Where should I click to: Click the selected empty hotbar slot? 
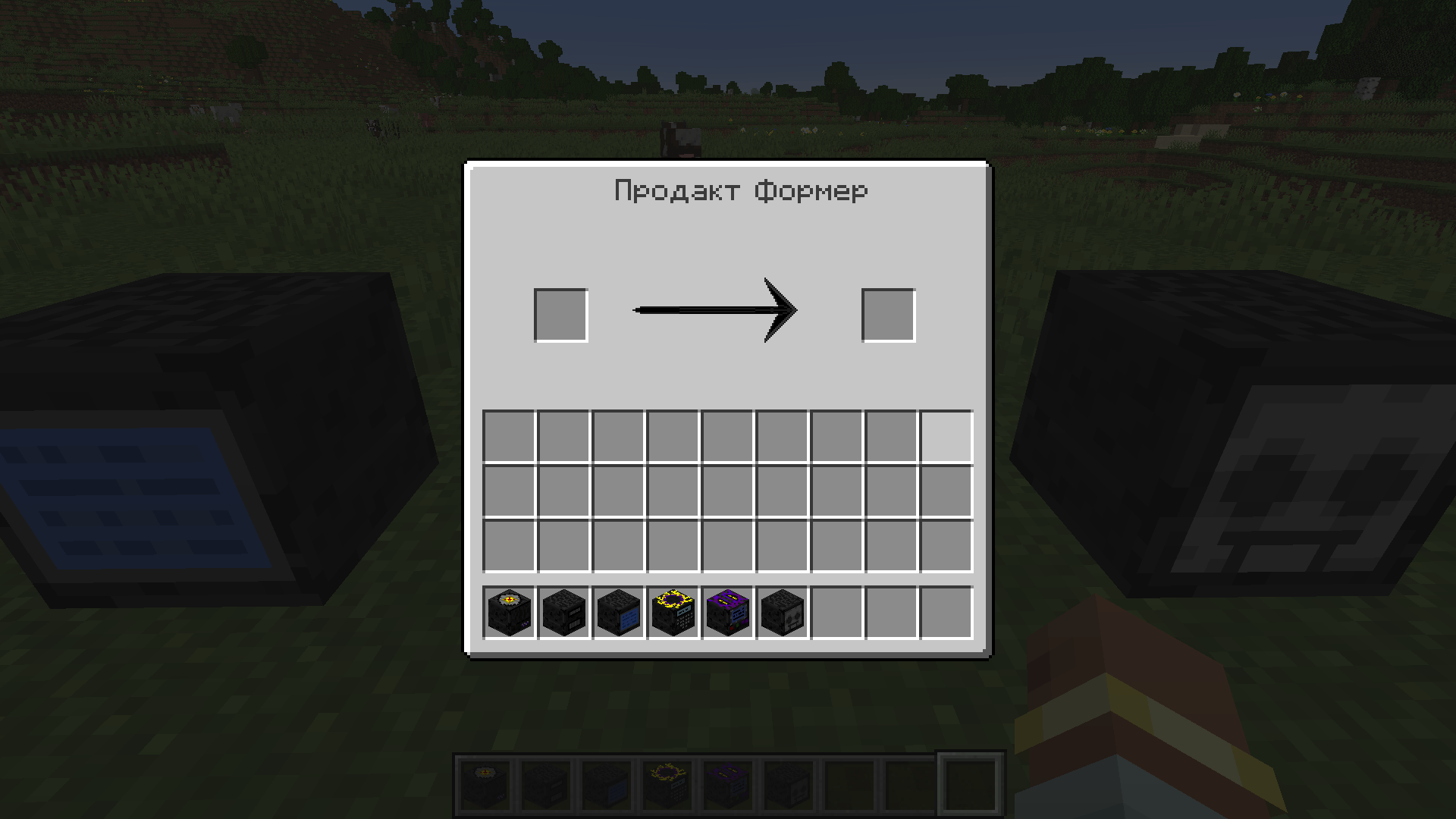[969, 781]
